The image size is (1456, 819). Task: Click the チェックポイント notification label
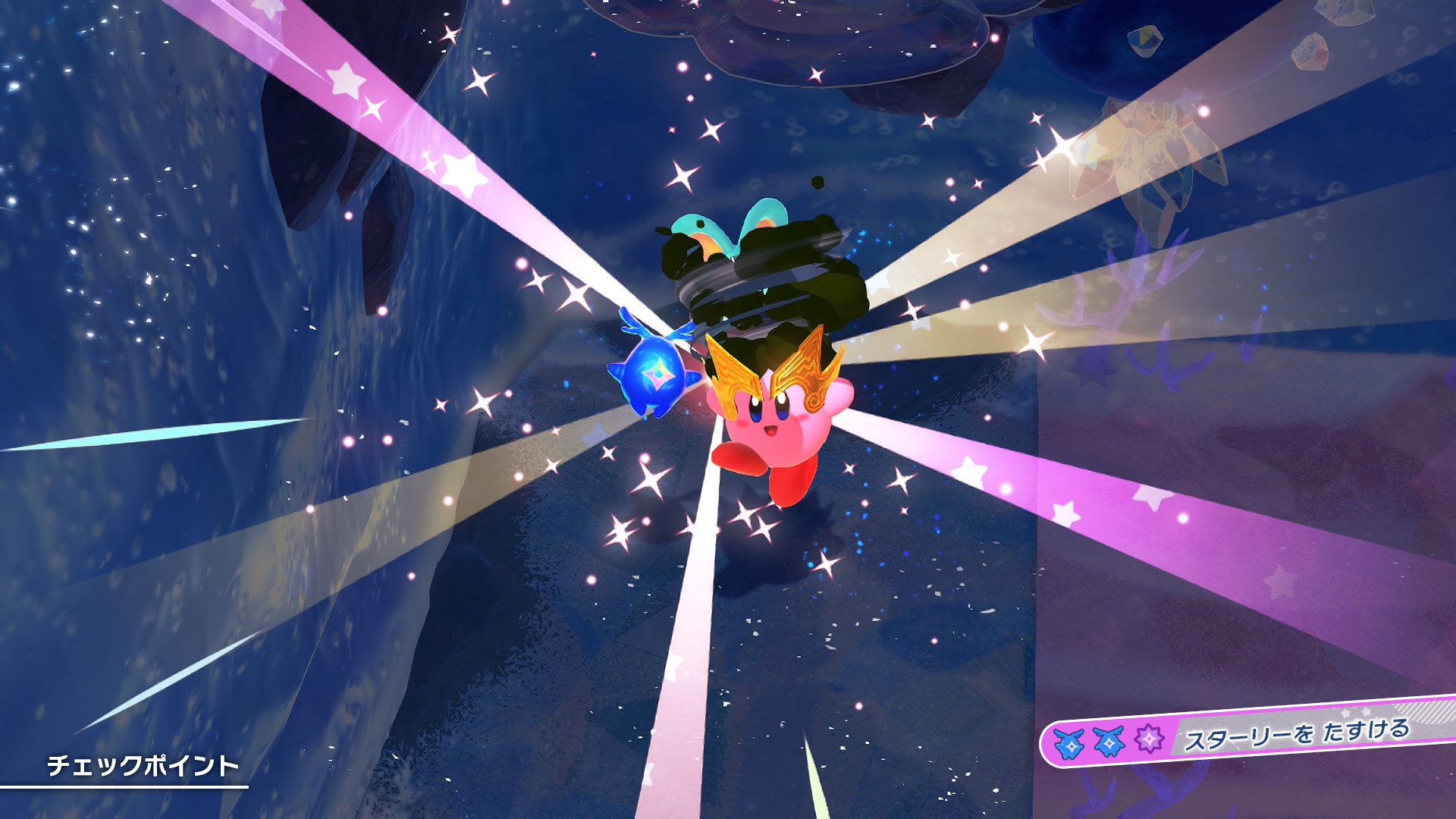click(x=143, y=765)
